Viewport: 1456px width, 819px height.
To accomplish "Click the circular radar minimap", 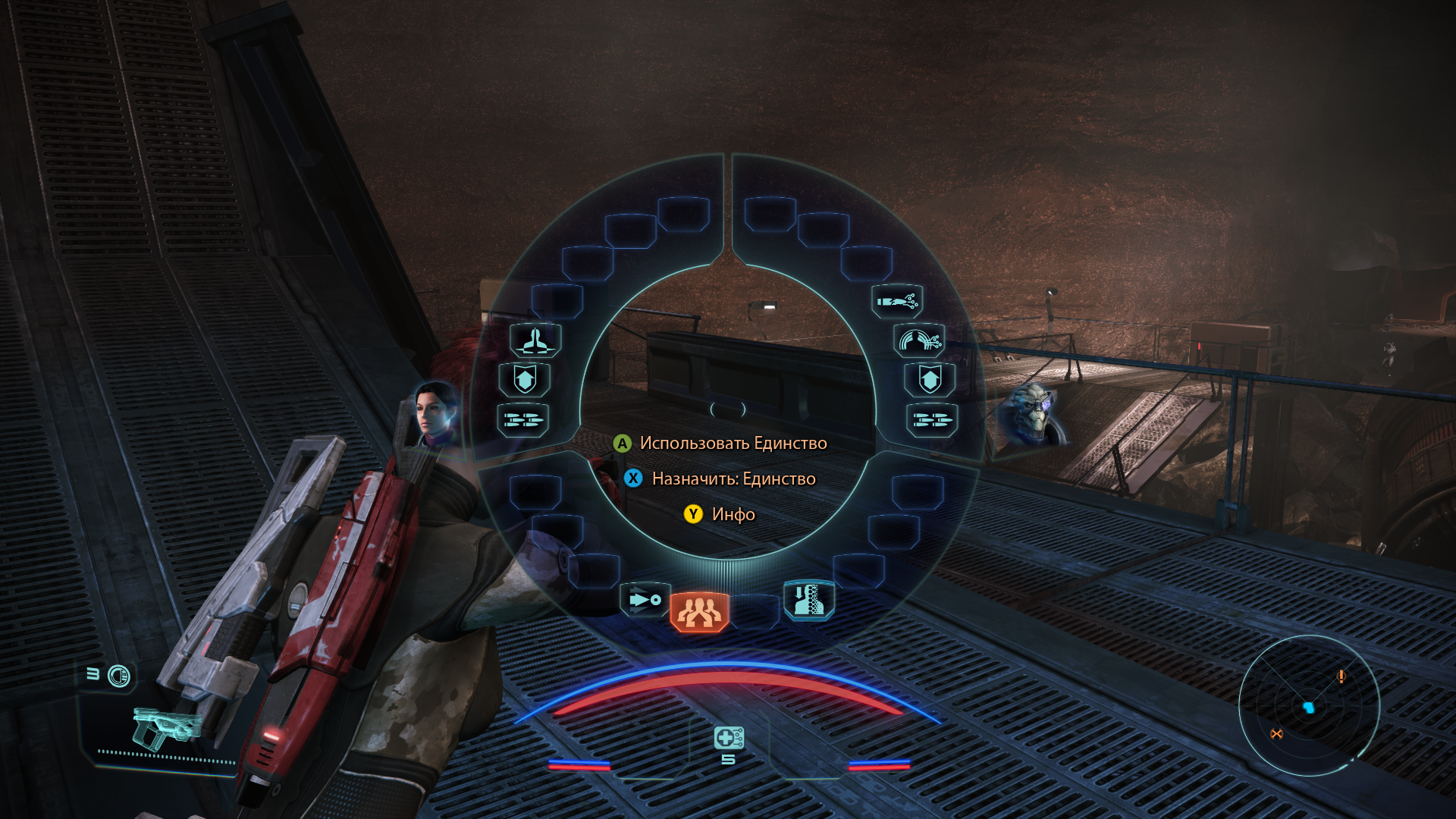I will [x=1309, y=706].
